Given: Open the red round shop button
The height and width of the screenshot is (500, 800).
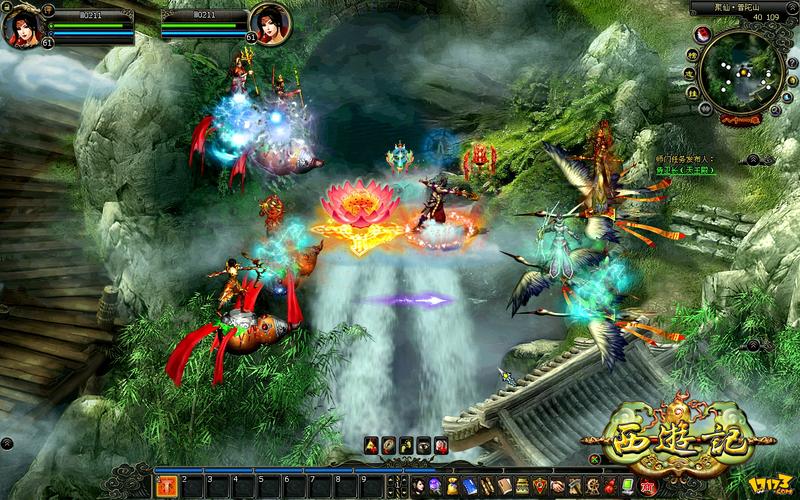Looking at the screenshot, I should (x=648, y=486).
